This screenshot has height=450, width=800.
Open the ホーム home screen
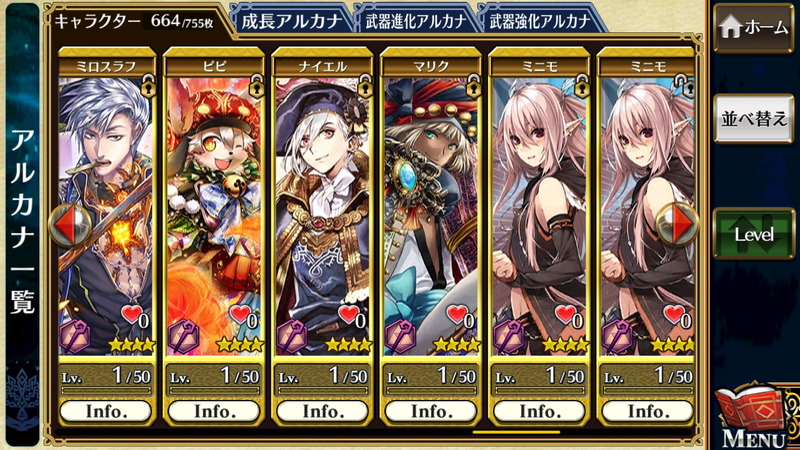pos(753,27)
